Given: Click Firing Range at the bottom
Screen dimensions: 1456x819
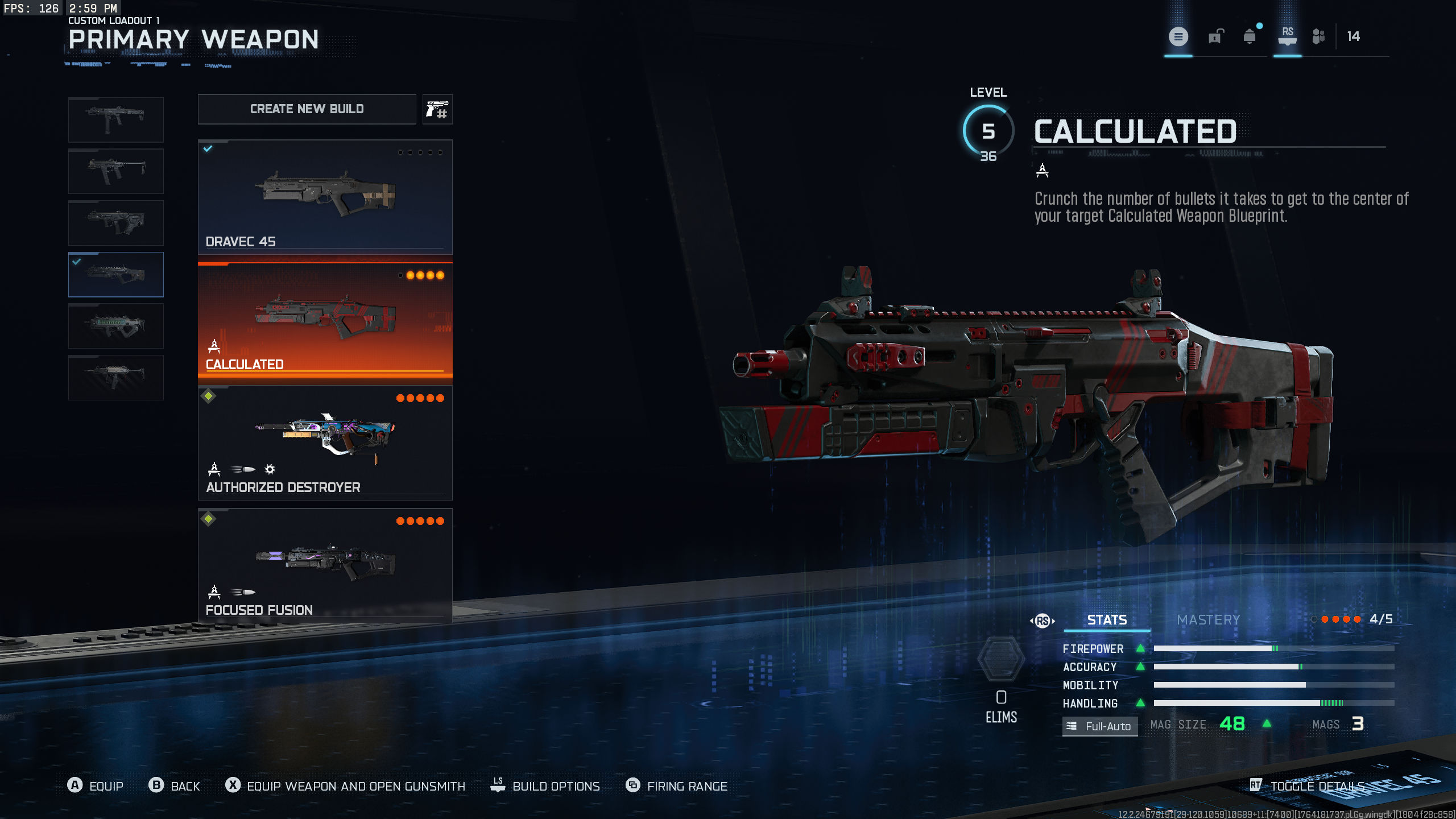Looking at the screenshot, I should (x=686, y=786).
